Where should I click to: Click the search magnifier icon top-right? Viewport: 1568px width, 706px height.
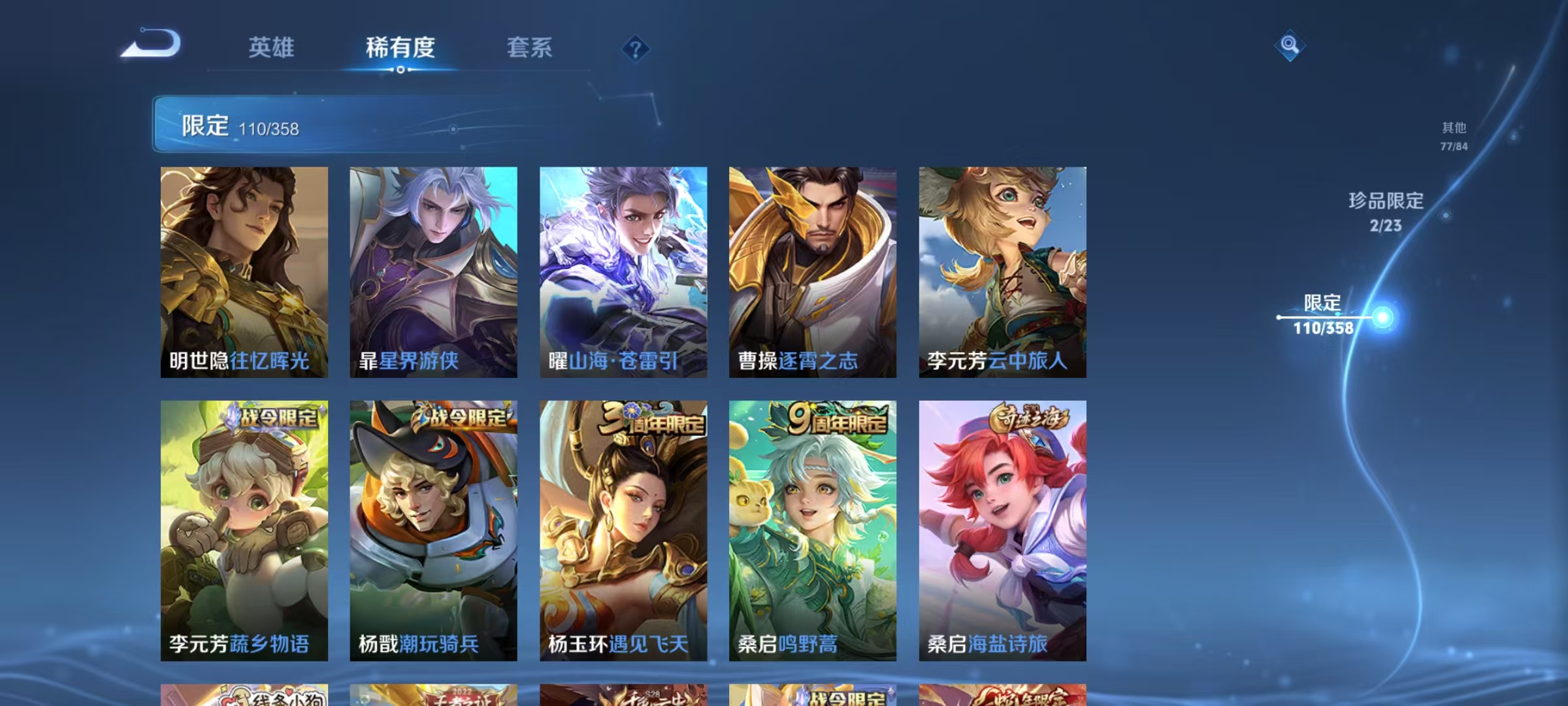pos(1288,46)
